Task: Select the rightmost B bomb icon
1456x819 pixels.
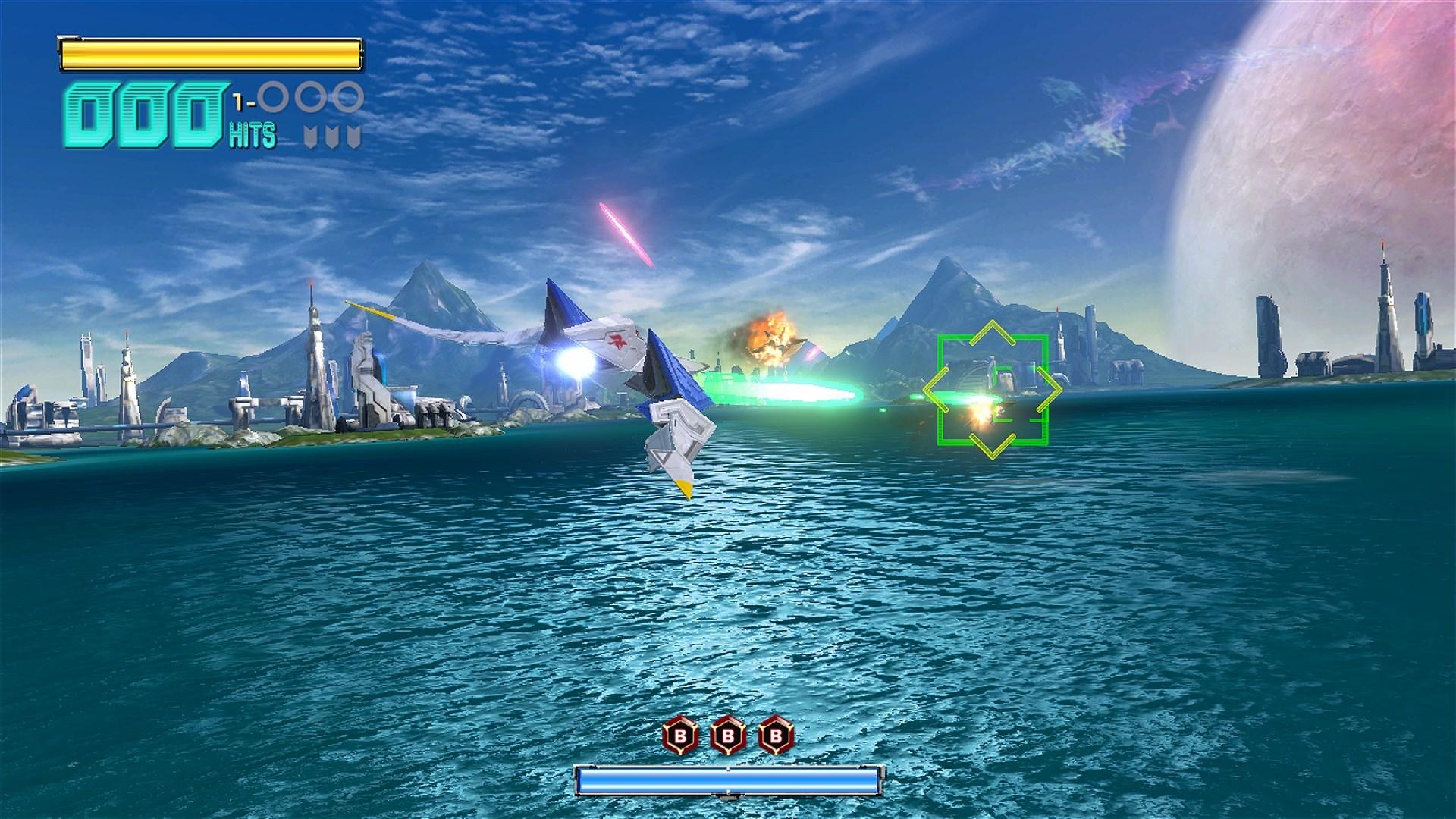Action: [x=775, y=734]
